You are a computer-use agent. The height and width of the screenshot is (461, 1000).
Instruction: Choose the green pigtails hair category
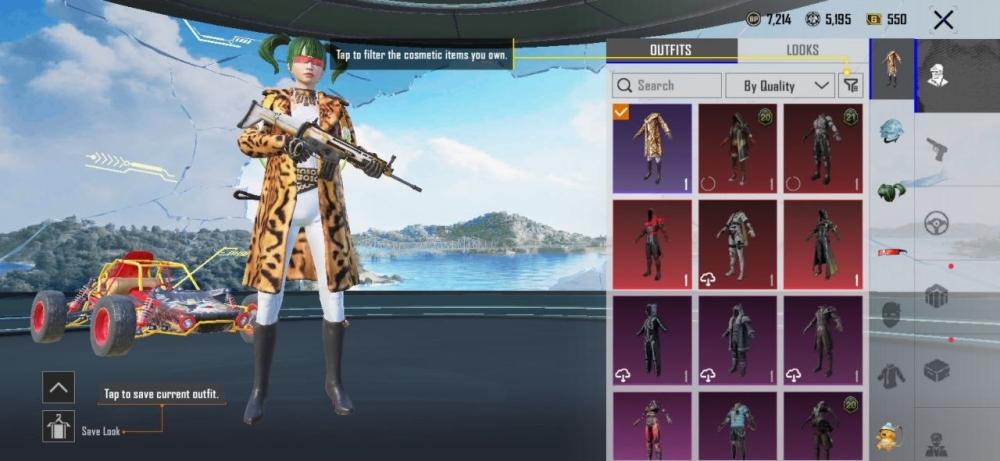pyautogui.click(x=891, y=191)
